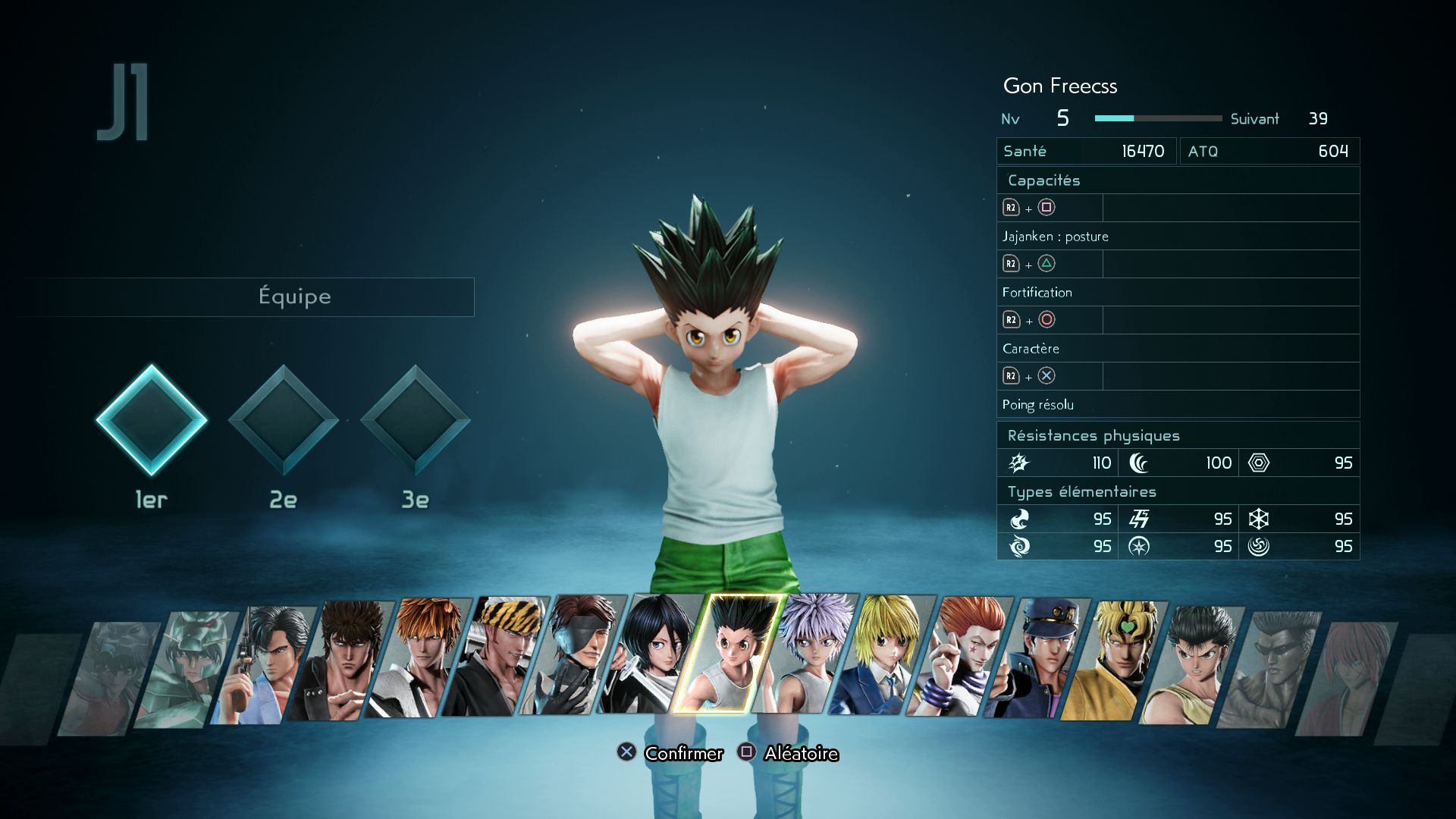Select the 1er team slot diamond
Screen dimensions: 1456x819
151,420
